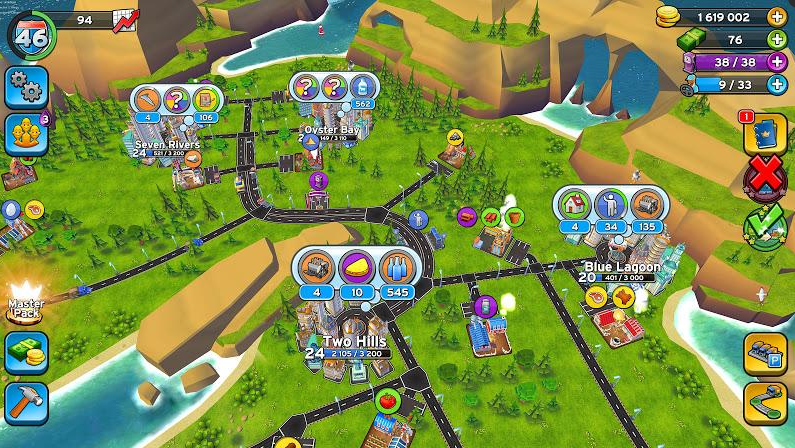Screen dimensions: 795x448
Task: Open the red arrow statistics chart icon
Action: coord(126,20)
